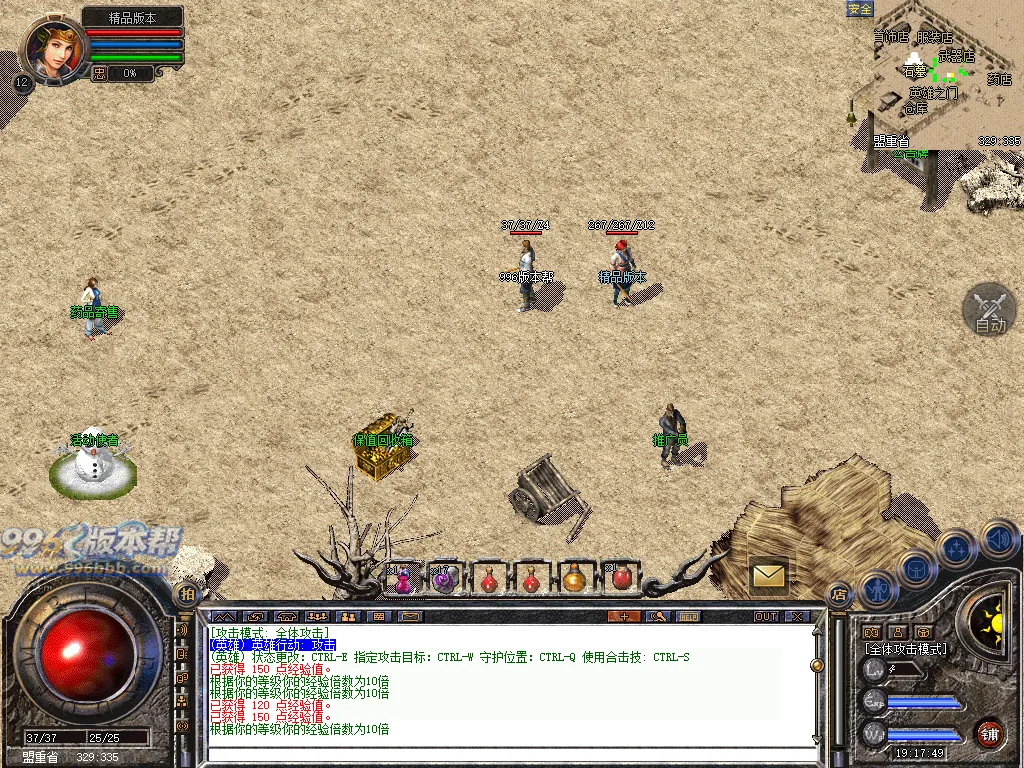Toggle the 自动 auto-combat button

pyautogui.click(x=989, y=310)
